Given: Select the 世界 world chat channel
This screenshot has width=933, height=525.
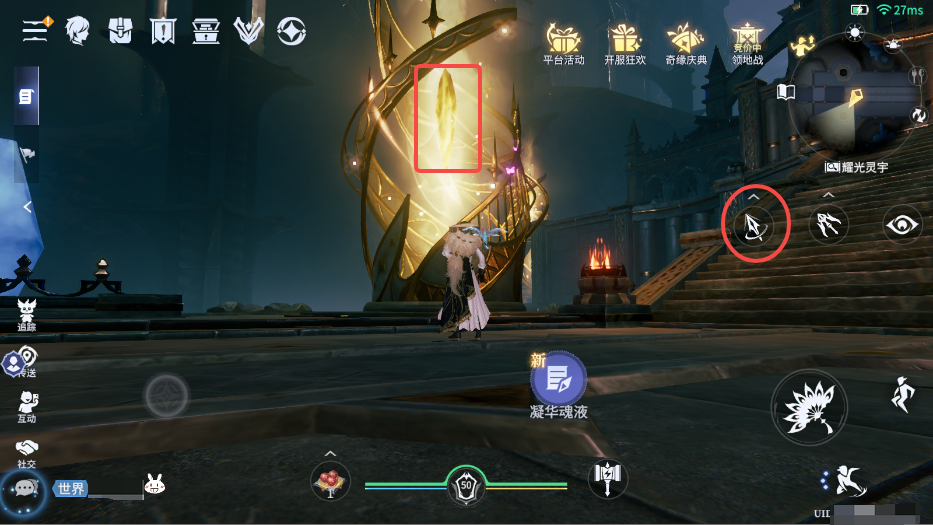Looking at the screenshot, I should pos(72,489).
